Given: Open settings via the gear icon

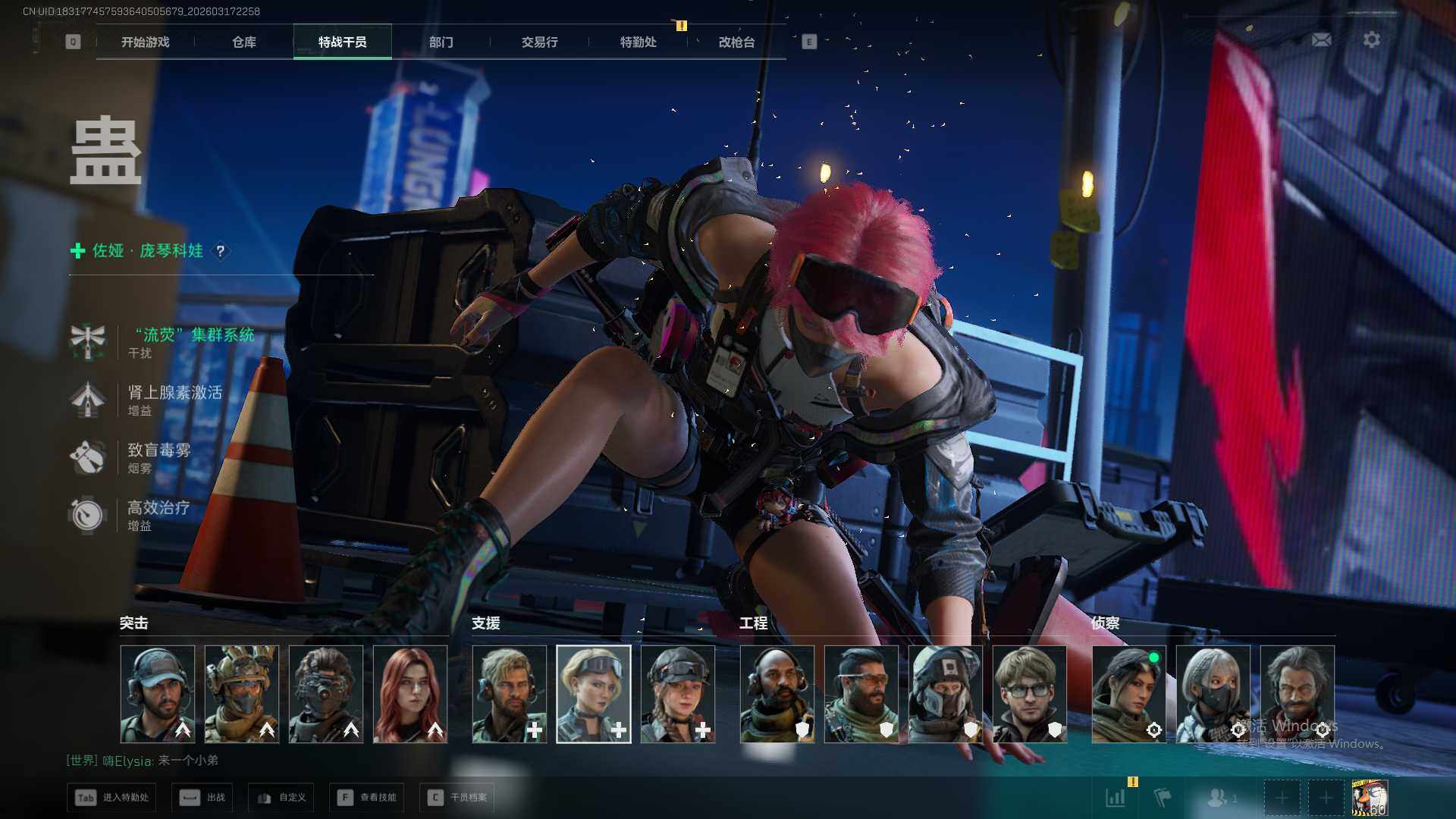Looking at the screenshot, I should point(1371,40).
